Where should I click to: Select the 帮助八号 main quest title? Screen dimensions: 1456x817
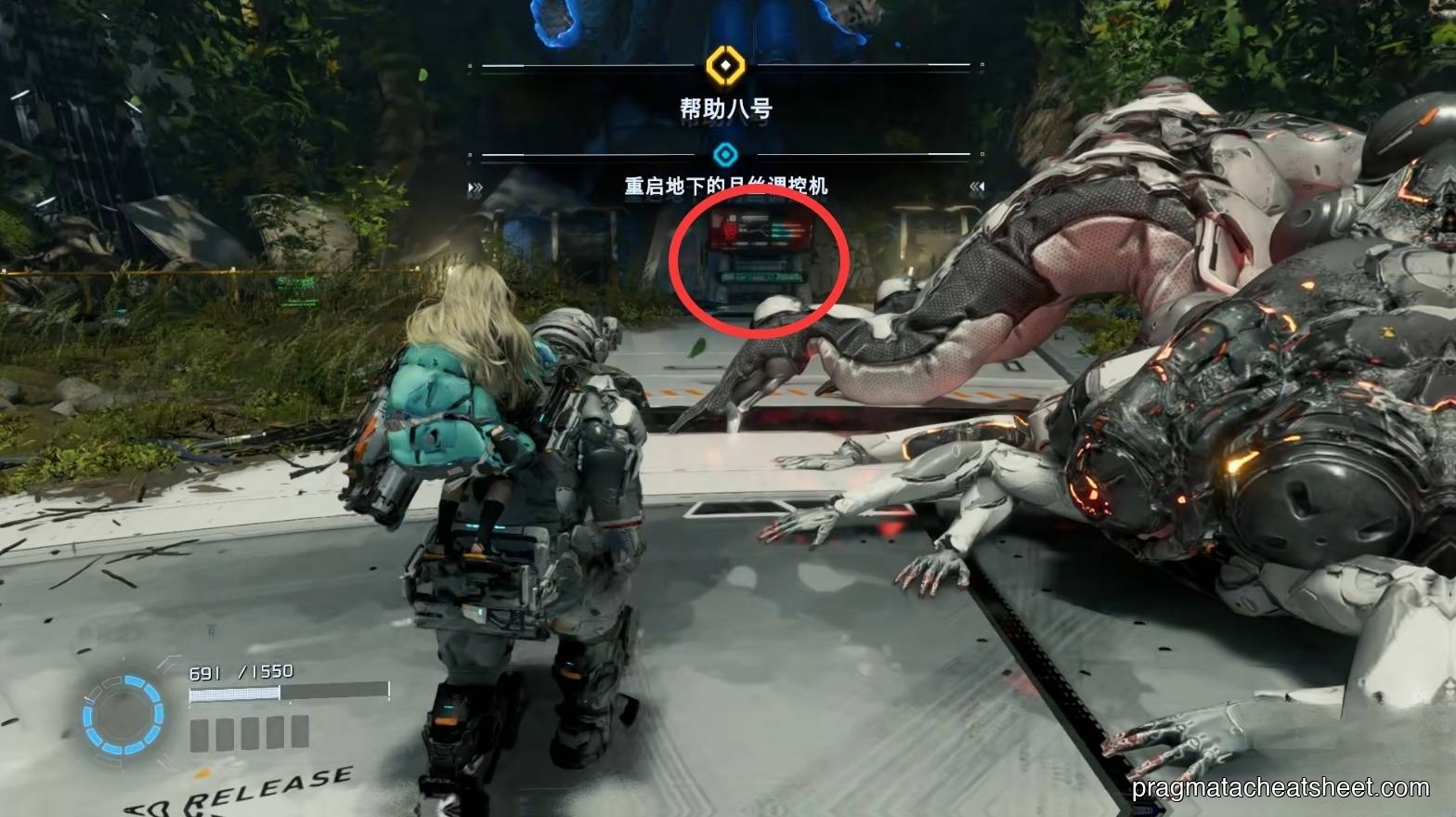click(x=724, y=109)
